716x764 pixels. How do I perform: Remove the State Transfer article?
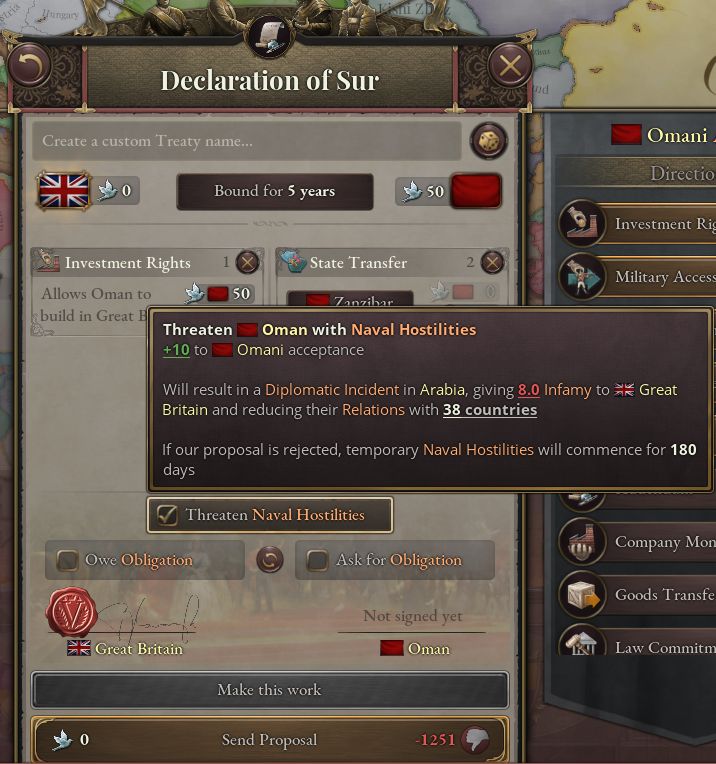(x=492, y=263)
